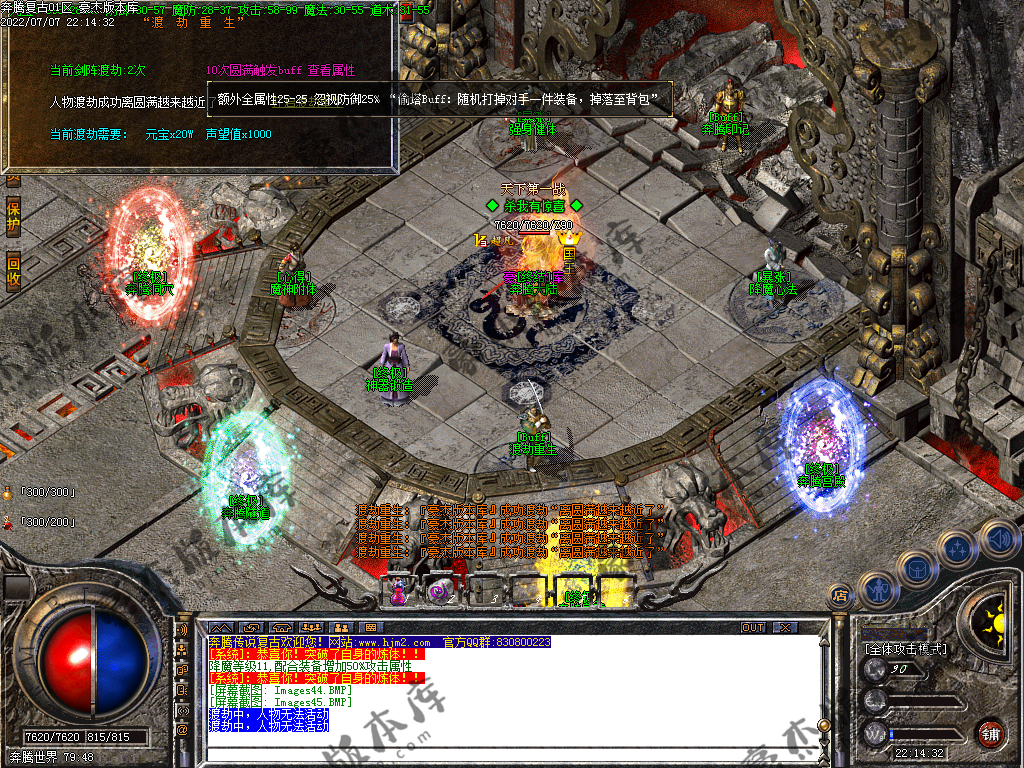Click the OUT button on chat panel

click(752, 628)
